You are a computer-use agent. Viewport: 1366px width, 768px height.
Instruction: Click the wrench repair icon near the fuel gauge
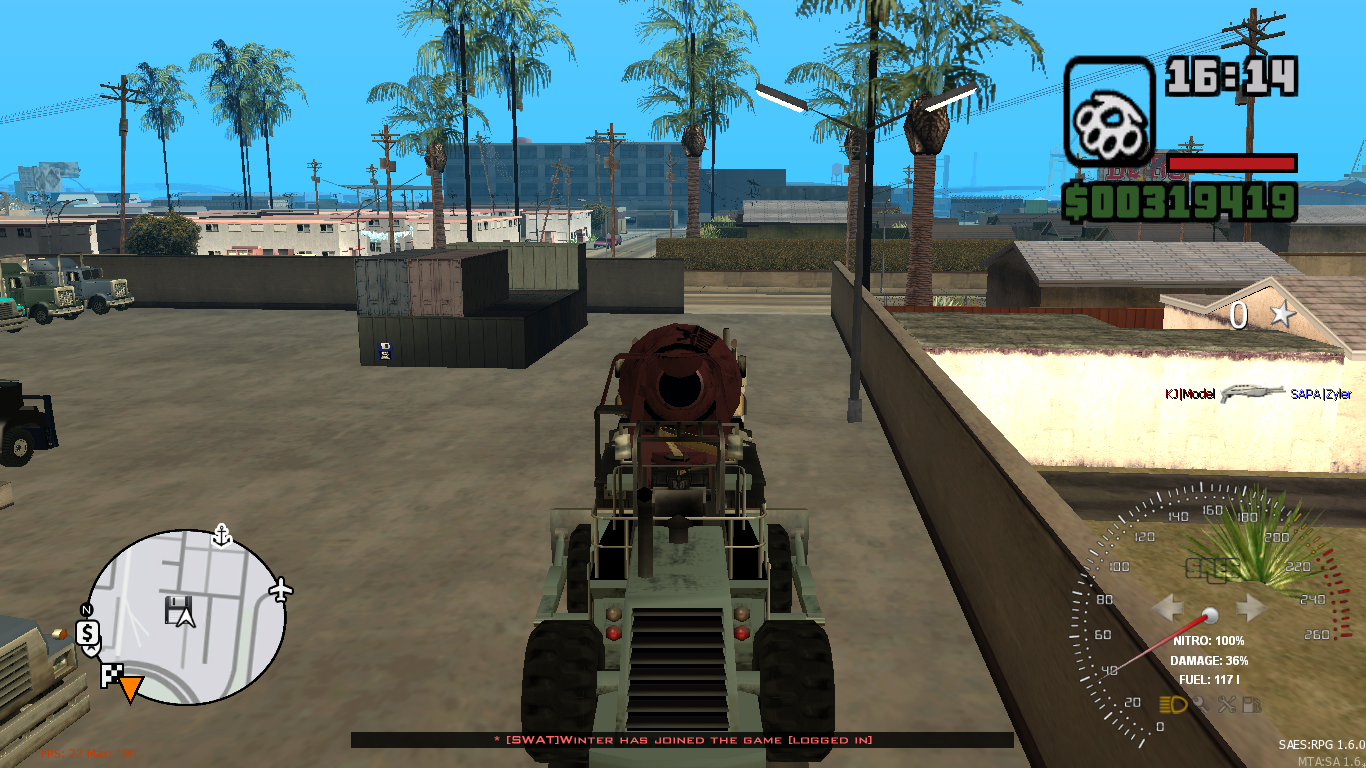[1227, 704]
